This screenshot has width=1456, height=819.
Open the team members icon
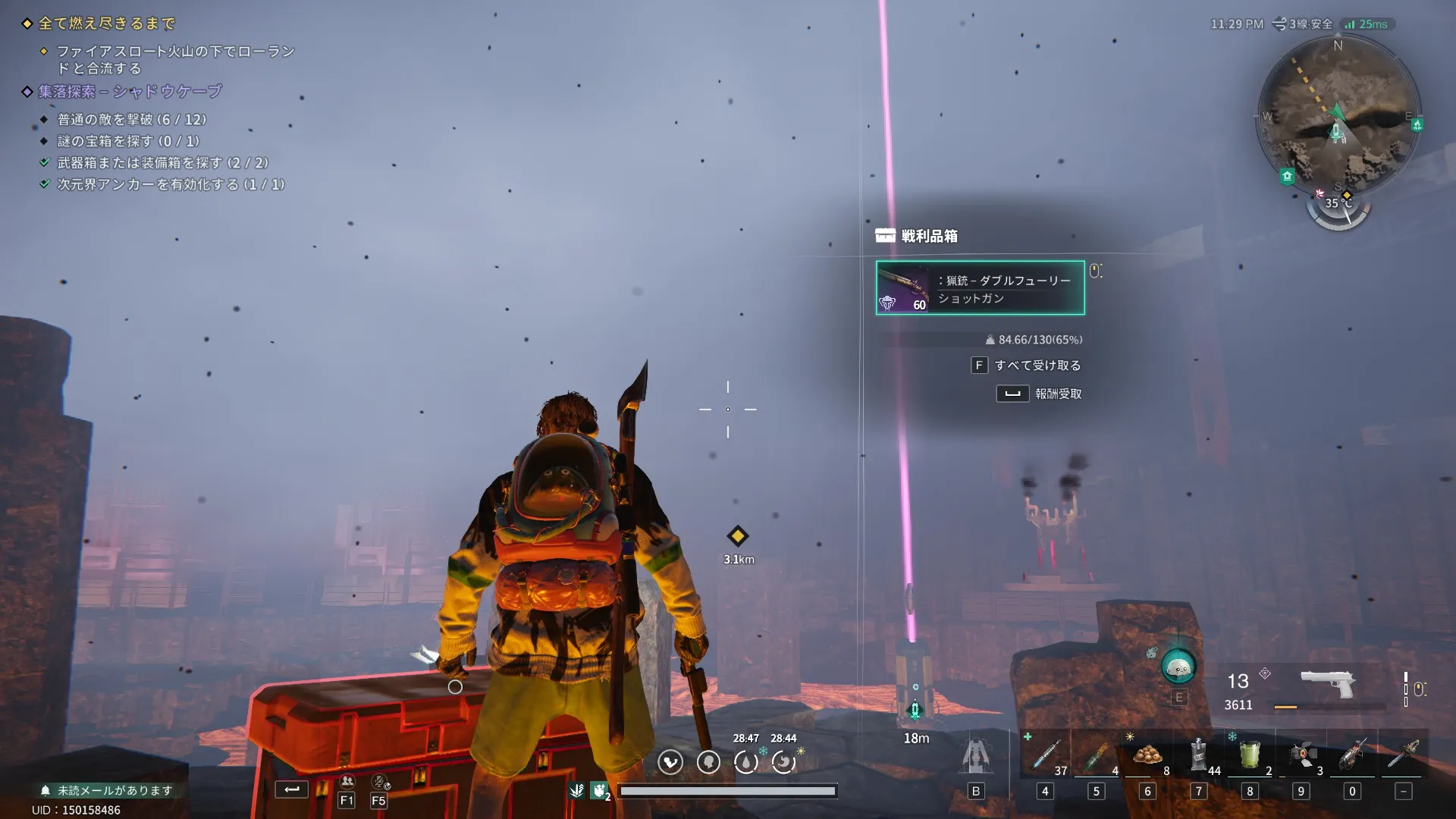[347, 782]
